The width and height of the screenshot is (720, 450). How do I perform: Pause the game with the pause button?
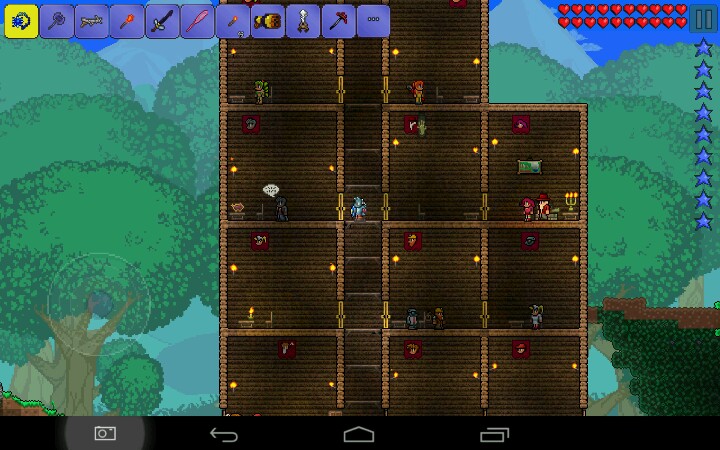coord(703,18)
